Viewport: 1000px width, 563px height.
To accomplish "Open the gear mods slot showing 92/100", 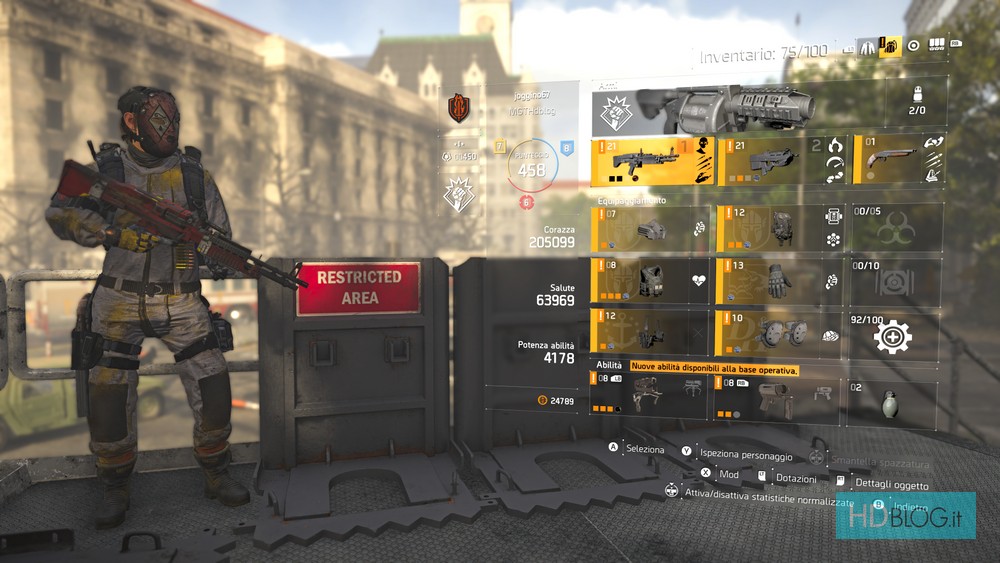I will pos(895,334).
